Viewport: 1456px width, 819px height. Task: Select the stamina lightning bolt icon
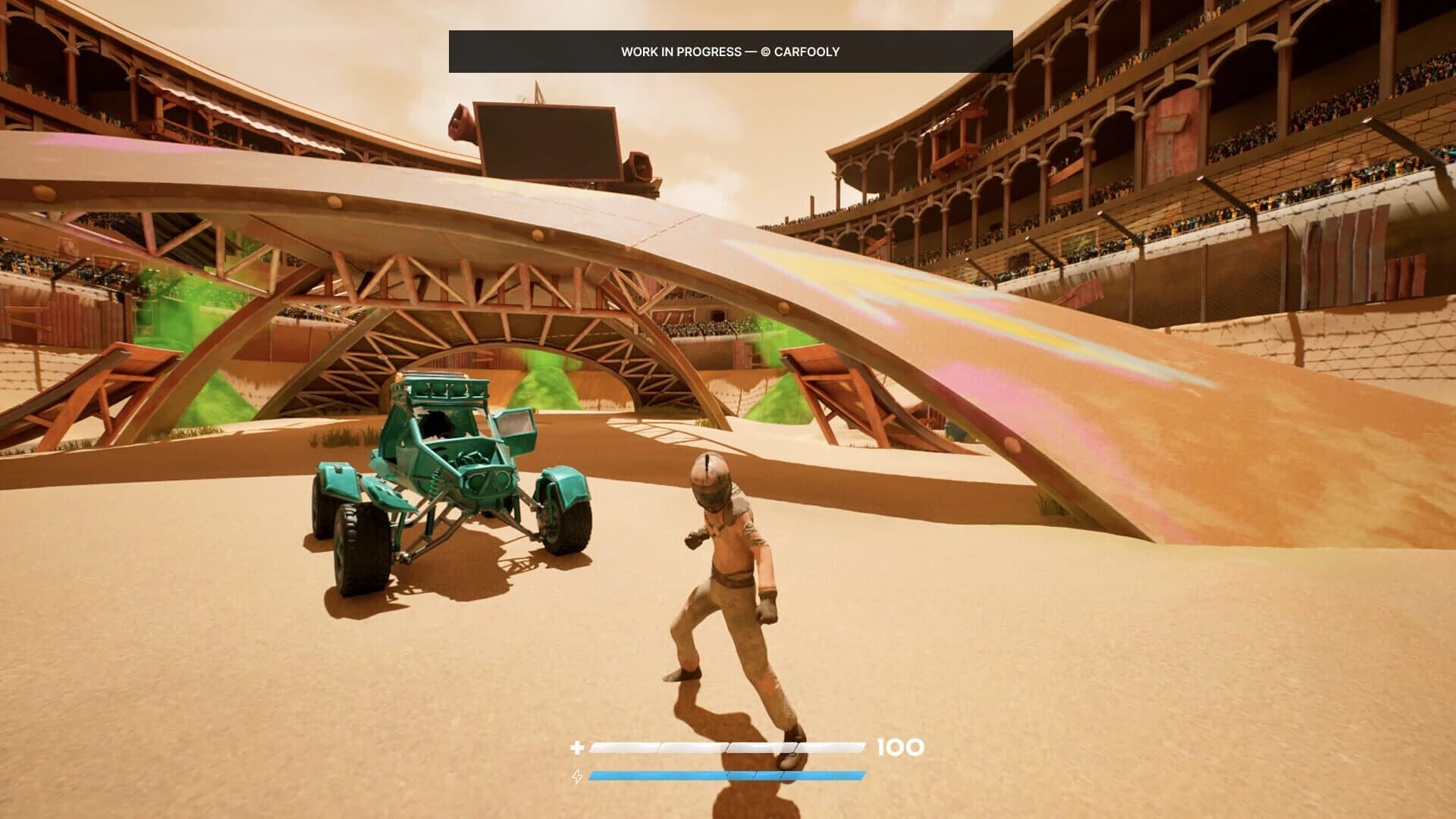(x=577, y=776)
